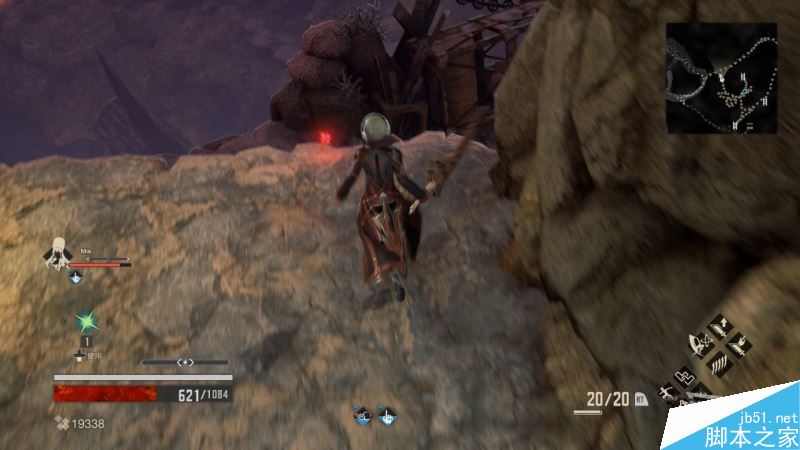Activate the sword with up-arrow gift
Image resolution: width=800 pixels, height=450 pixels.
[x=718, y=327]
